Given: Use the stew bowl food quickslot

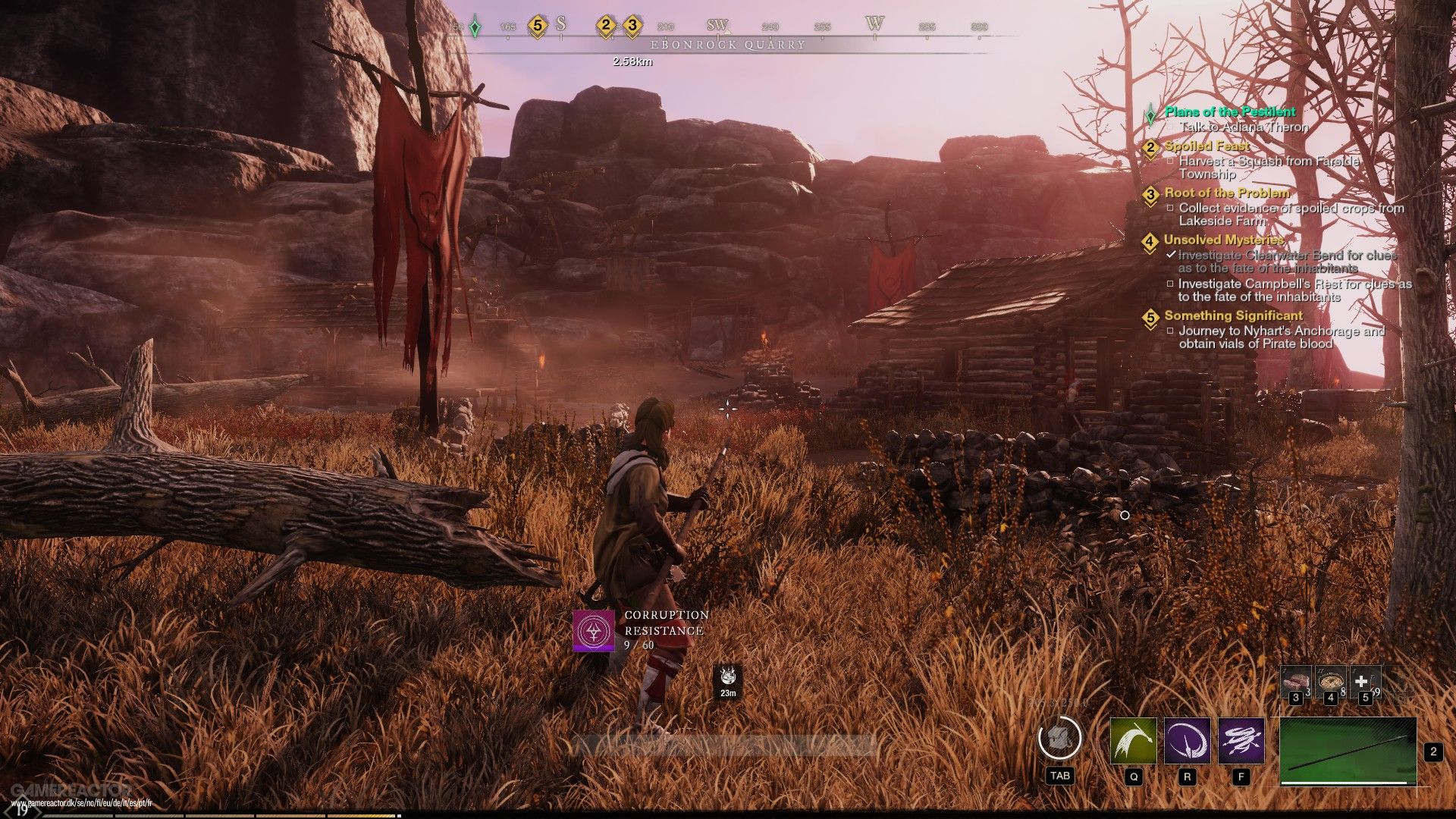Looking at the screenshot, I should [1329, 680].
